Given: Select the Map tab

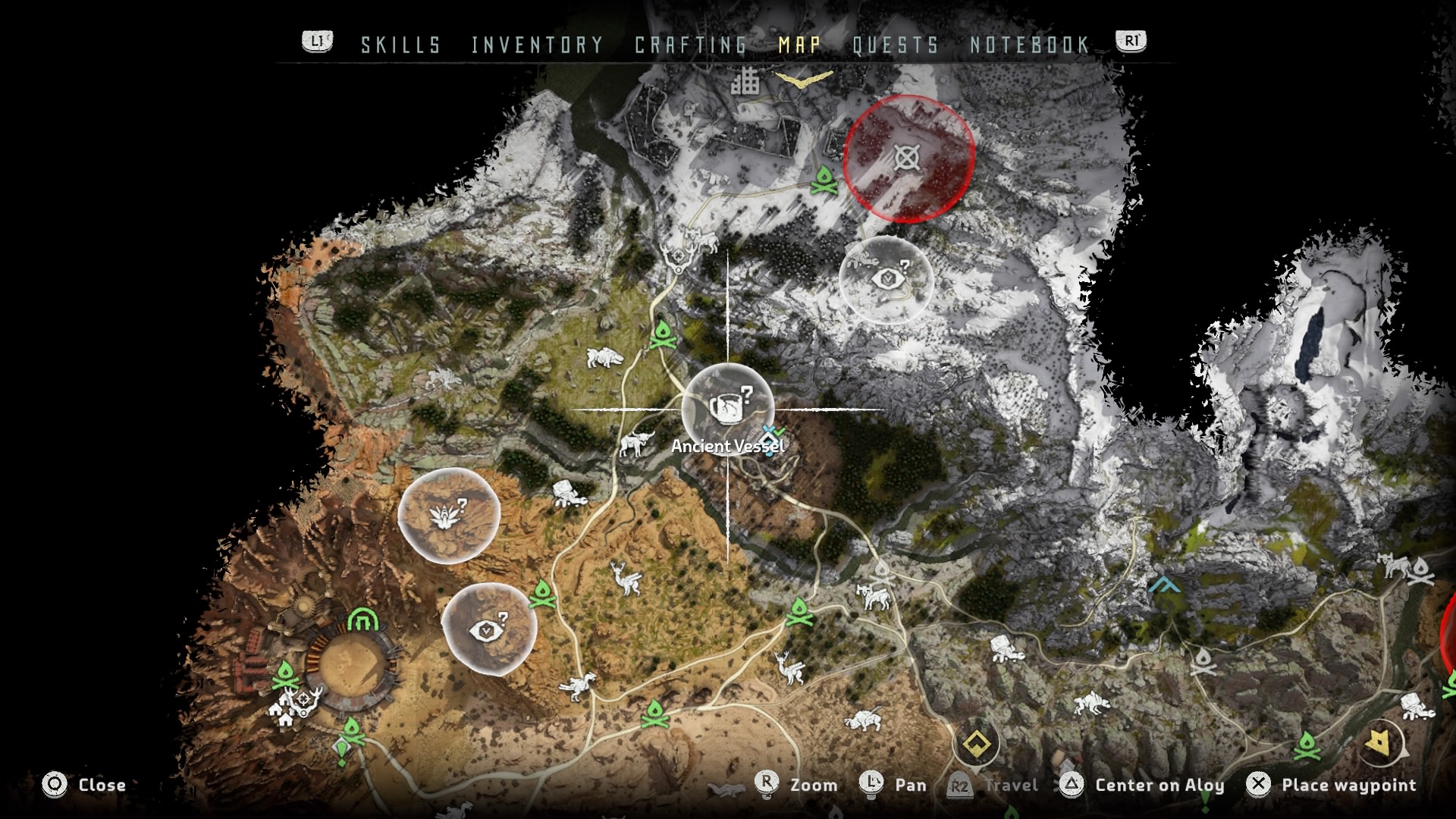Looking at the screenshot, I should [x=799, y=45].
